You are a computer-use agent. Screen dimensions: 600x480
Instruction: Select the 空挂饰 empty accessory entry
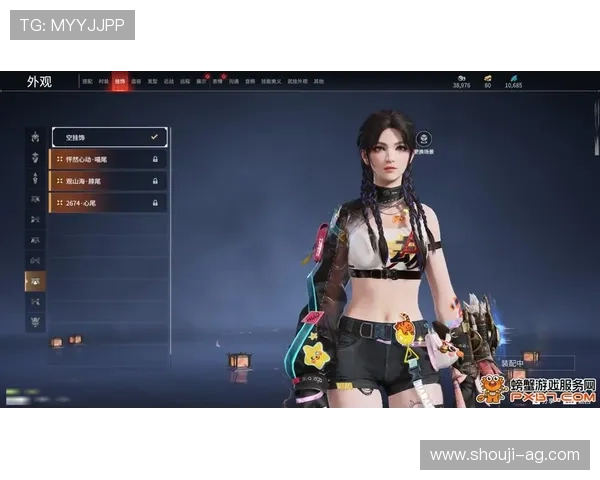coord(108,136)
